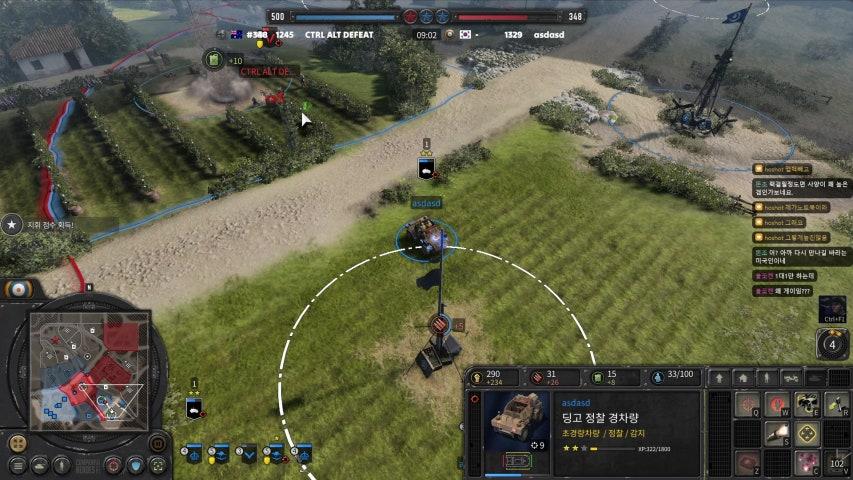Use the red ability icon on W
The height and width of the screenshot is (480, 853).
click(779, 405)
